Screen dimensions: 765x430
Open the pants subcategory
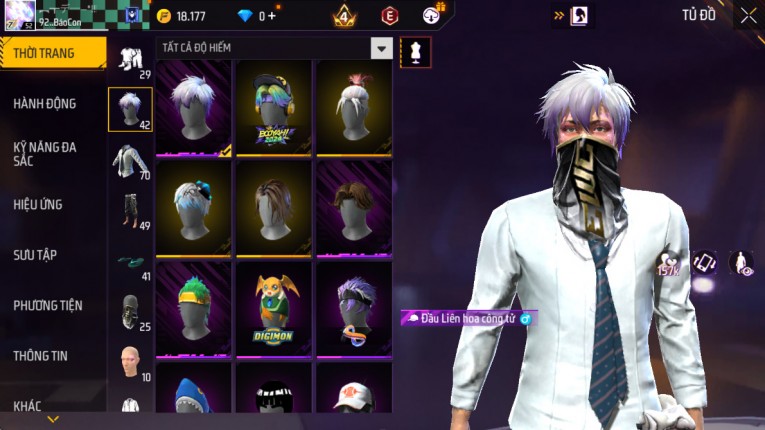tap(129, 211)
